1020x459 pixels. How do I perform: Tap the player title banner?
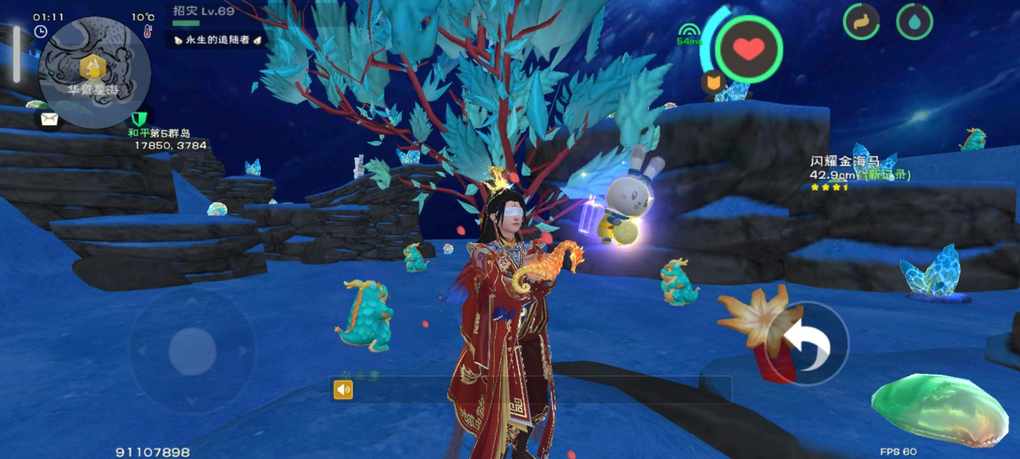coord(217,39)
